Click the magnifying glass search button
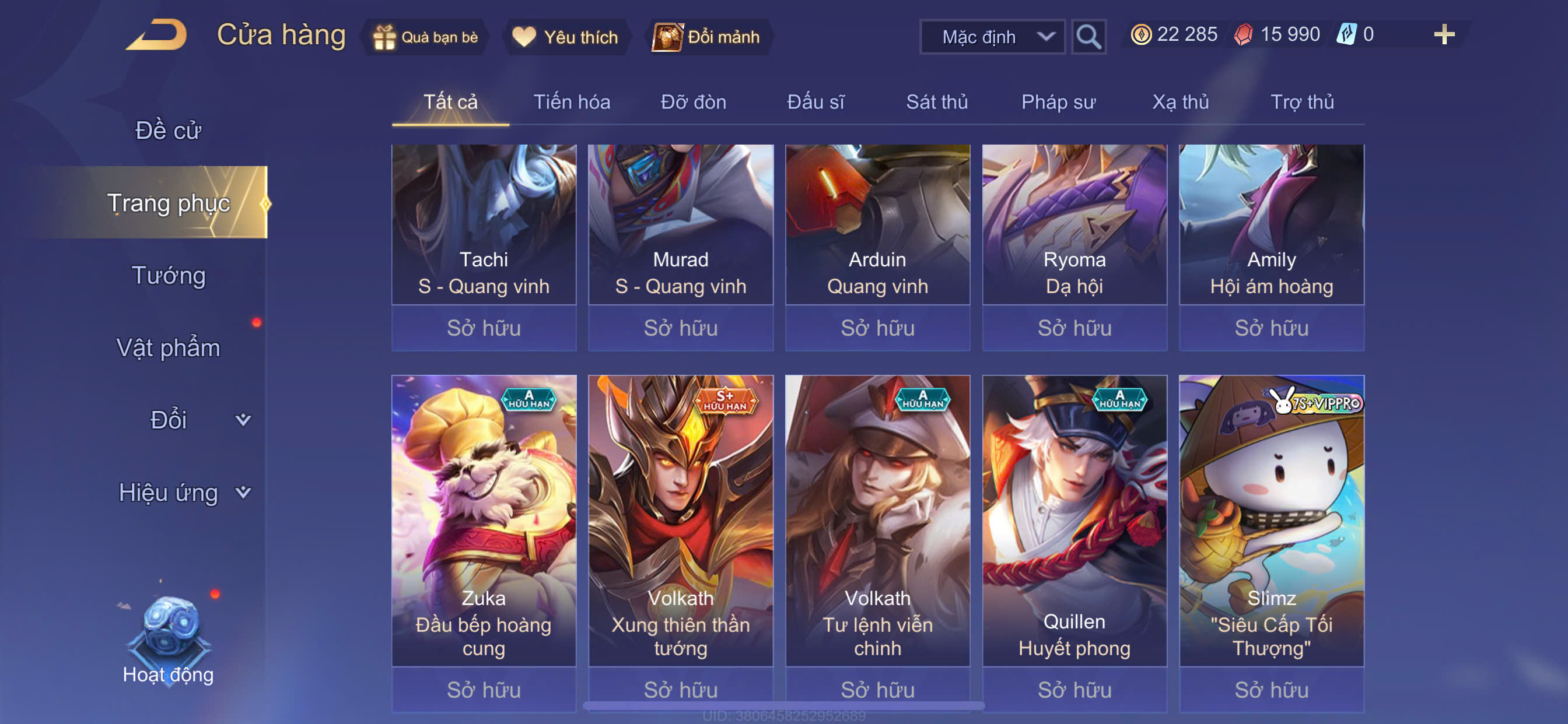 (1088, 37)
